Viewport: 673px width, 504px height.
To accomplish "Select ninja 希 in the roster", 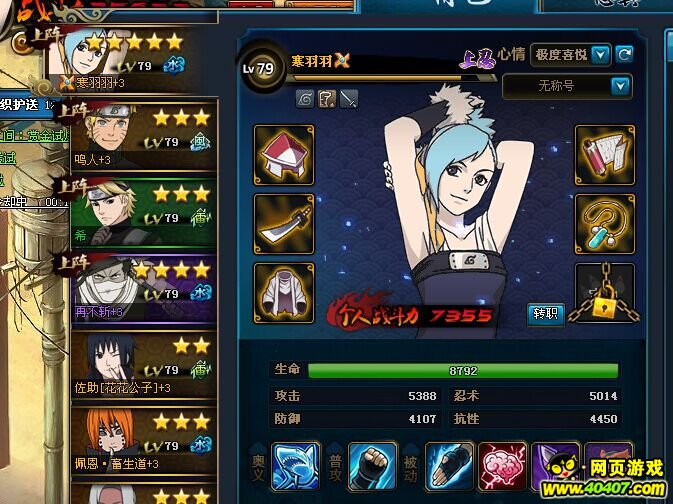I will click(141, 210).
